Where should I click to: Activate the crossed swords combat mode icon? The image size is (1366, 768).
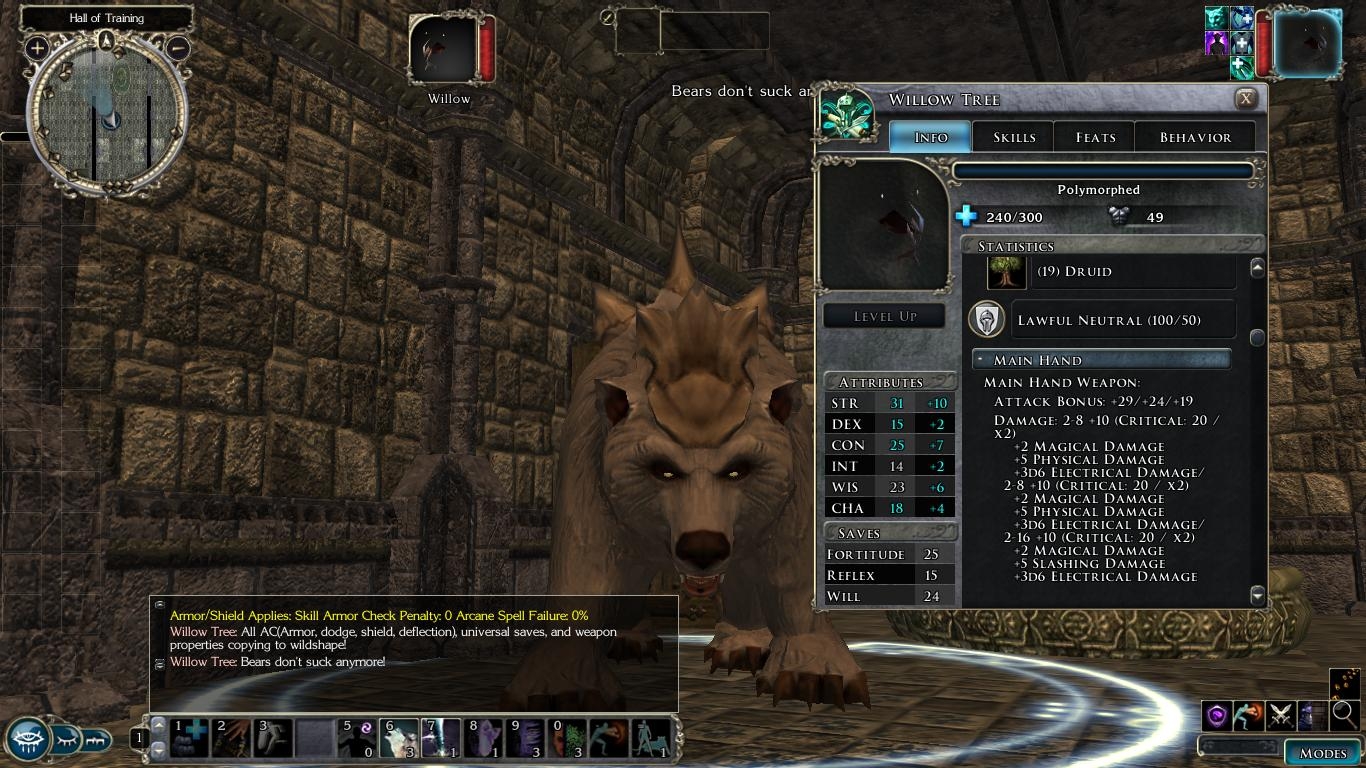click(x=1281, y=715)
